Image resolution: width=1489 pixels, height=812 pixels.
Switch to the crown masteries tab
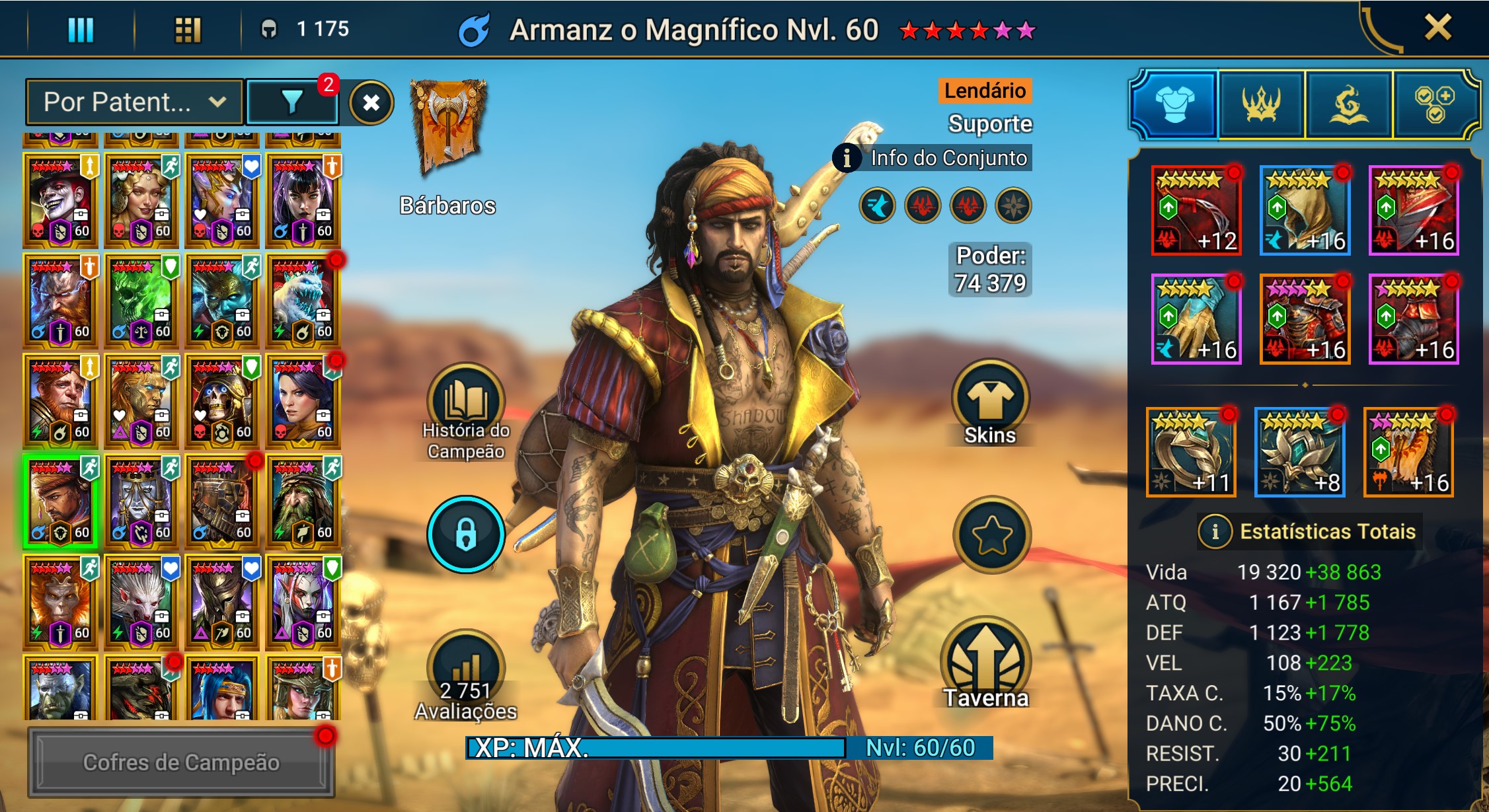tap(1261, 104)
